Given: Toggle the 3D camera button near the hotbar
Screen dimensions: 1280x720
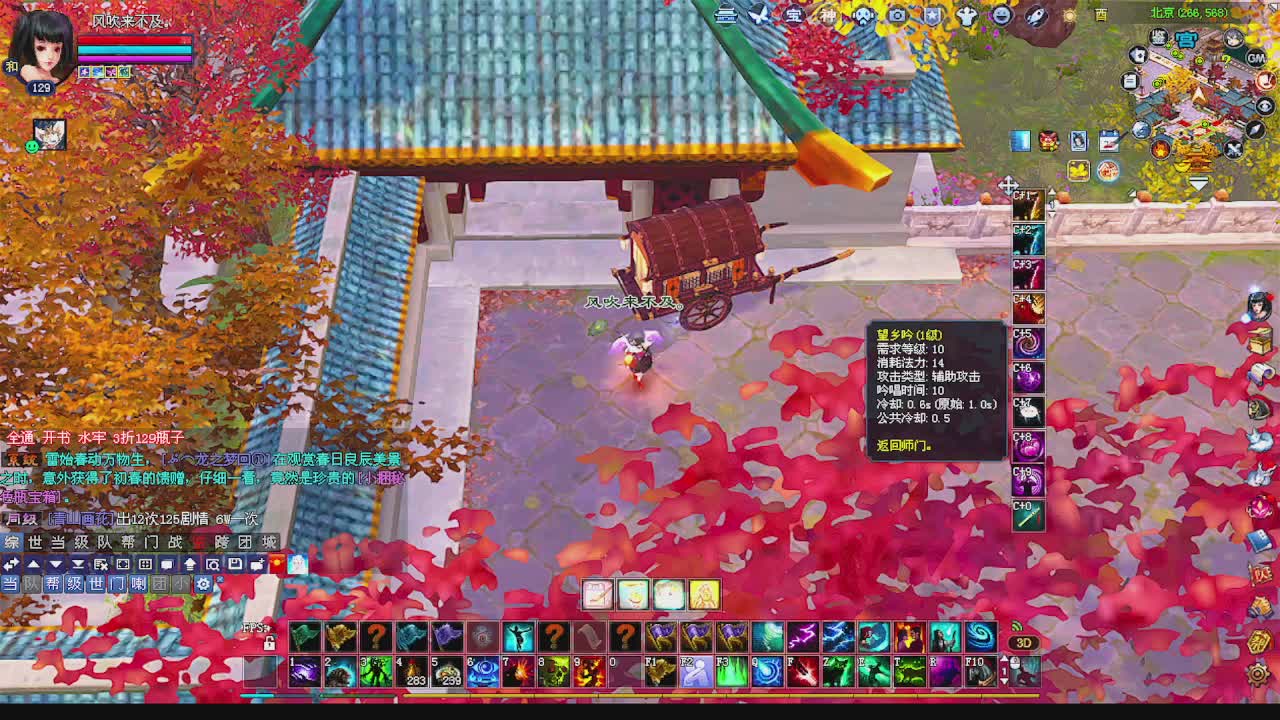Looking at the screenshot, I should pos(1024,642).
